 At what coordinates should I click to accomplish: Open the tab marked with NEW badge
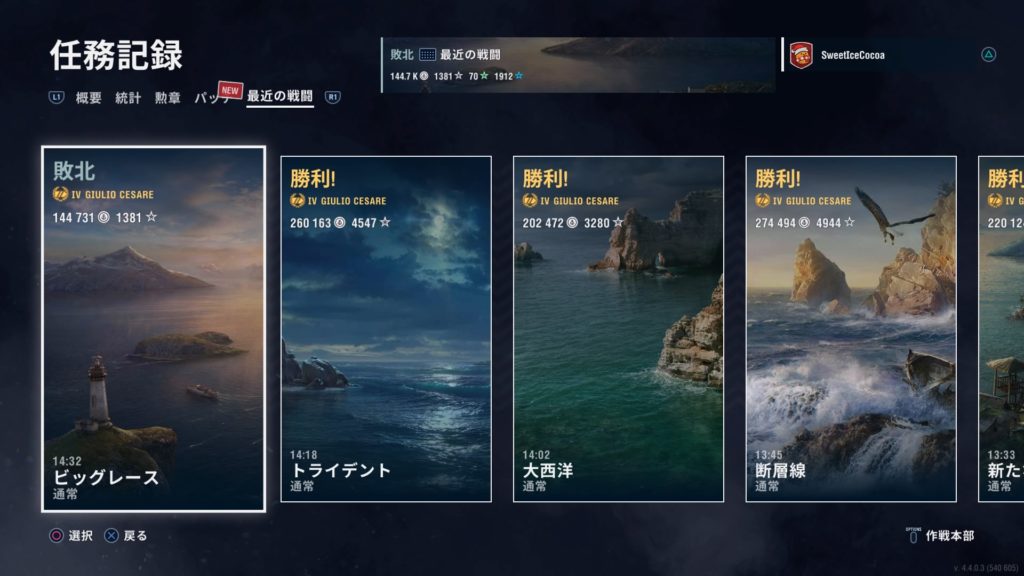[214, 98]
